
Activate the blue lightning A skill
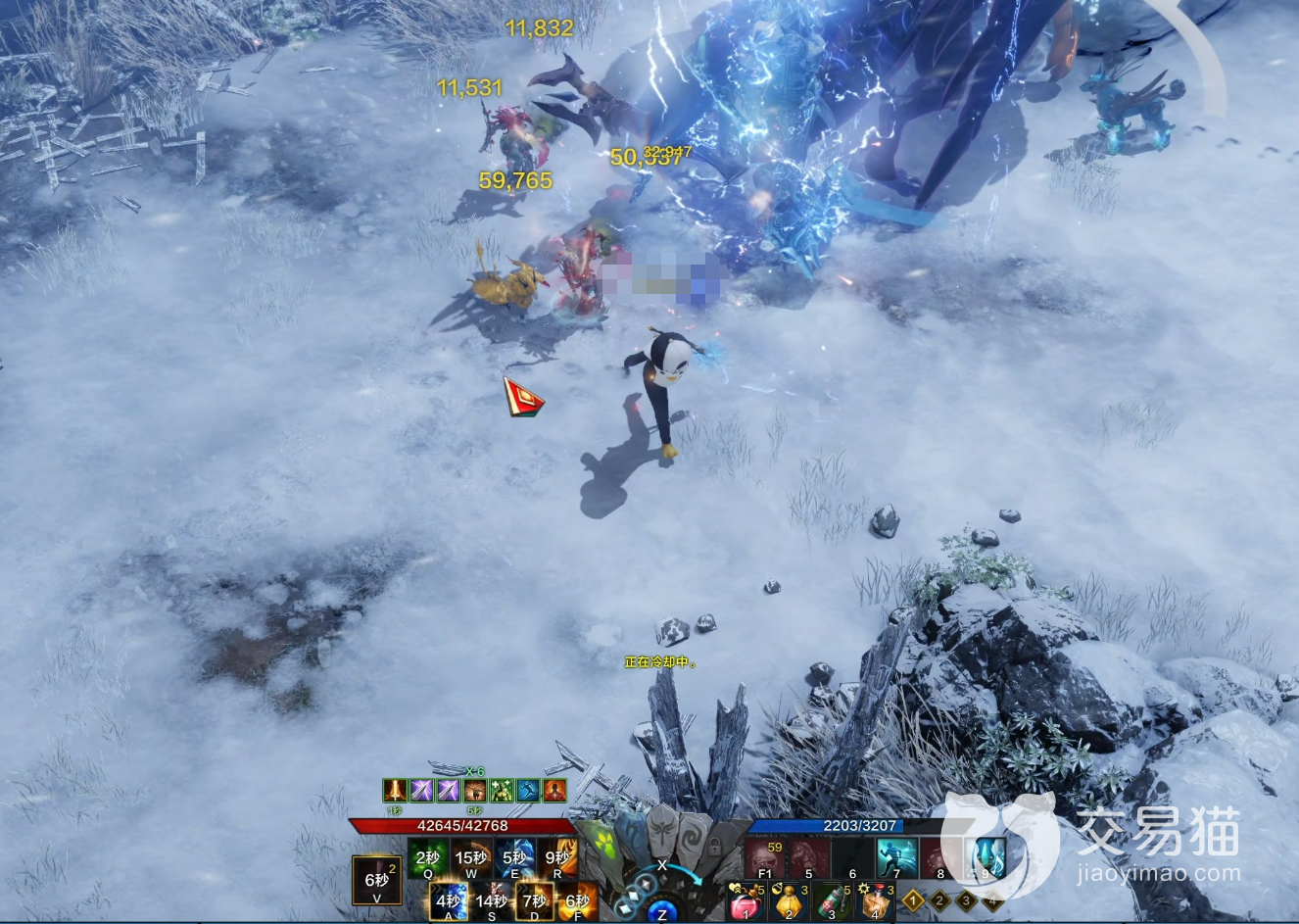[449, 900]
